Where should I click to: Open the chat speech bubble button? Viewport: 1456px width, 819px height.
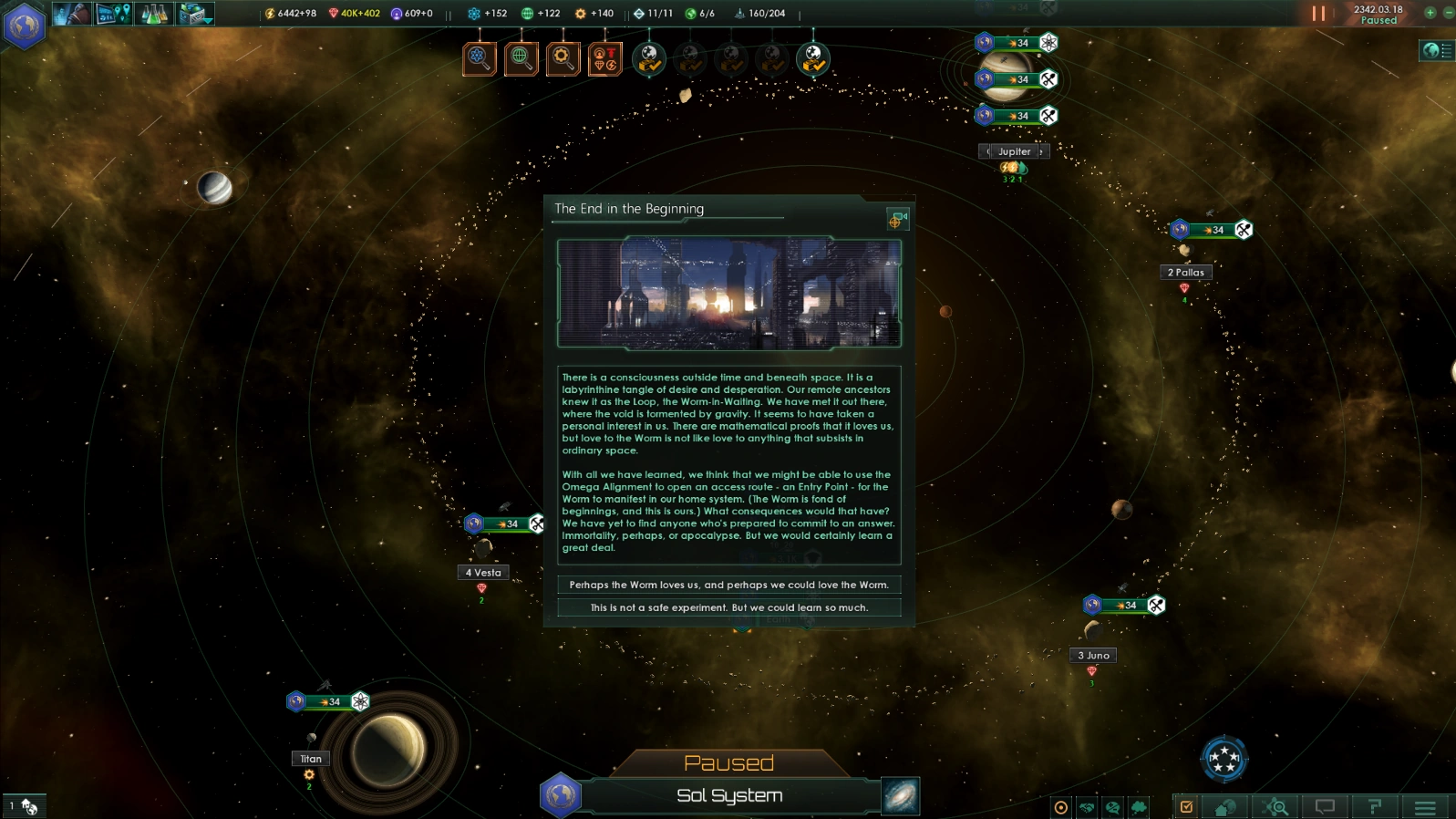1325,807
